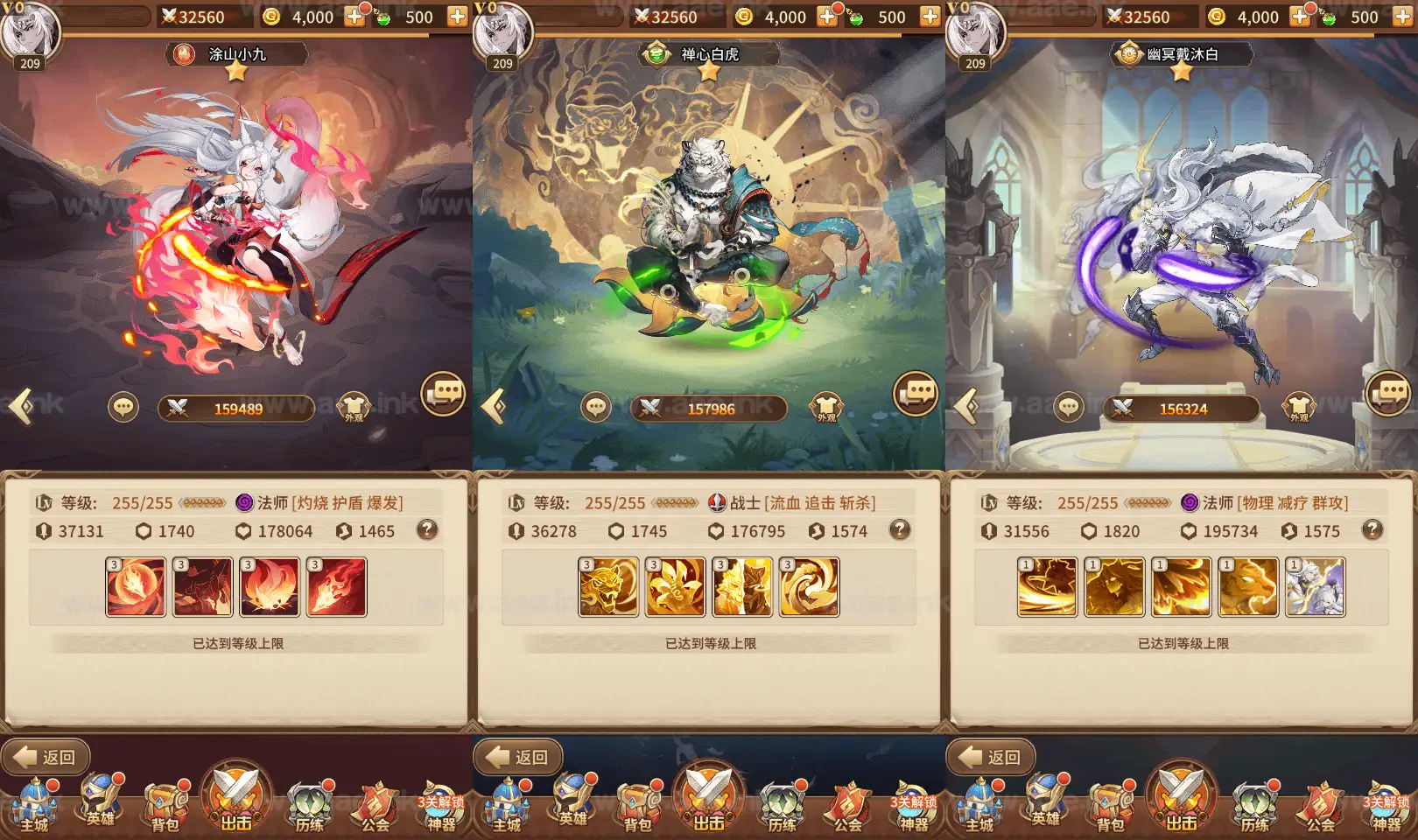Select the tiger claw skill icon of 禅心白虎
Image resolution: width=1418 pixels, height=840 pixels.
(x=608, y=586)
